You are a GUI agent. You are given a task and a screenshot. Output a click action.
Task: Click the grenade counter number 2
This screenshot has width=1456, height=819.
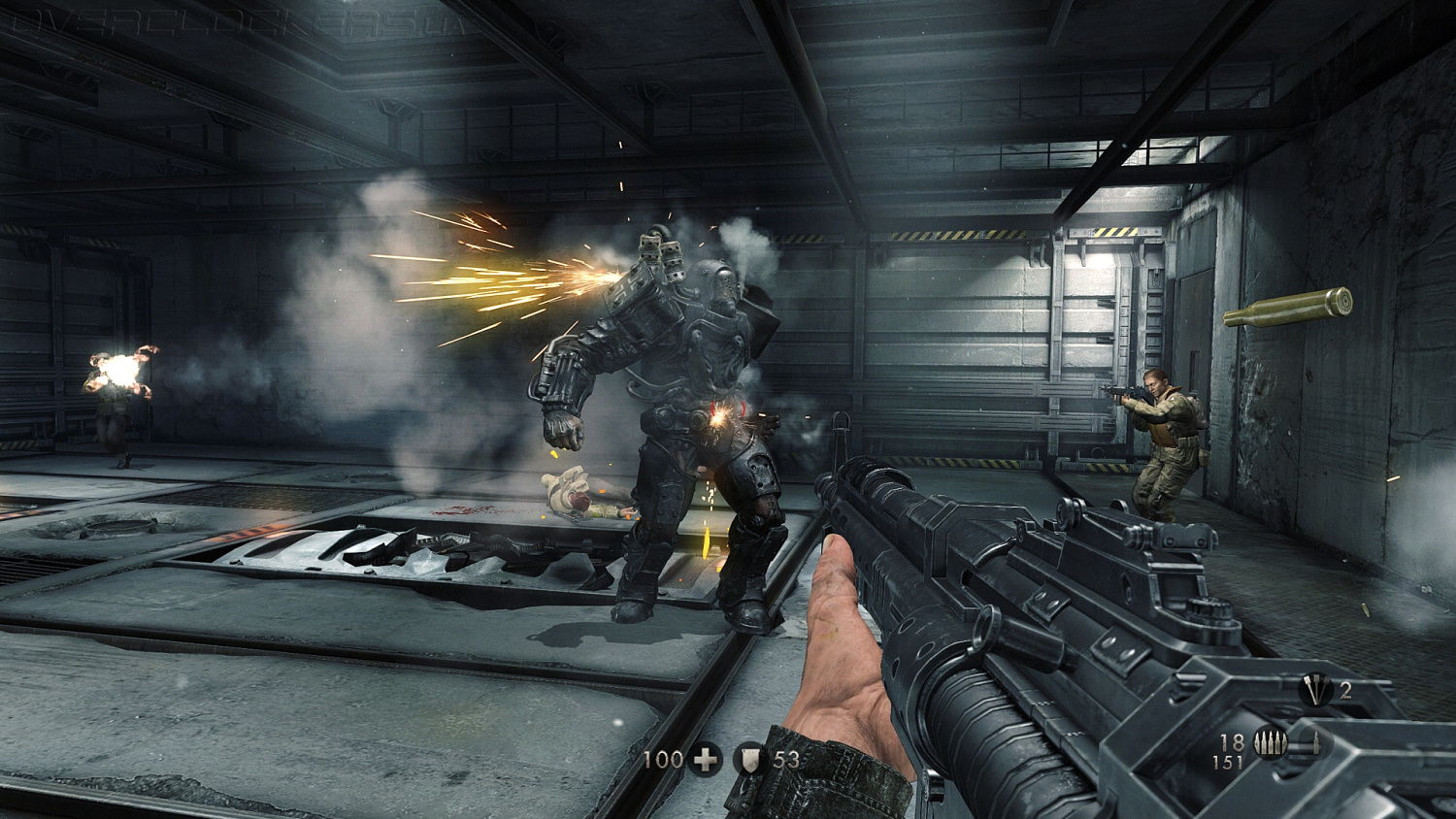[x=1347, y=692]
